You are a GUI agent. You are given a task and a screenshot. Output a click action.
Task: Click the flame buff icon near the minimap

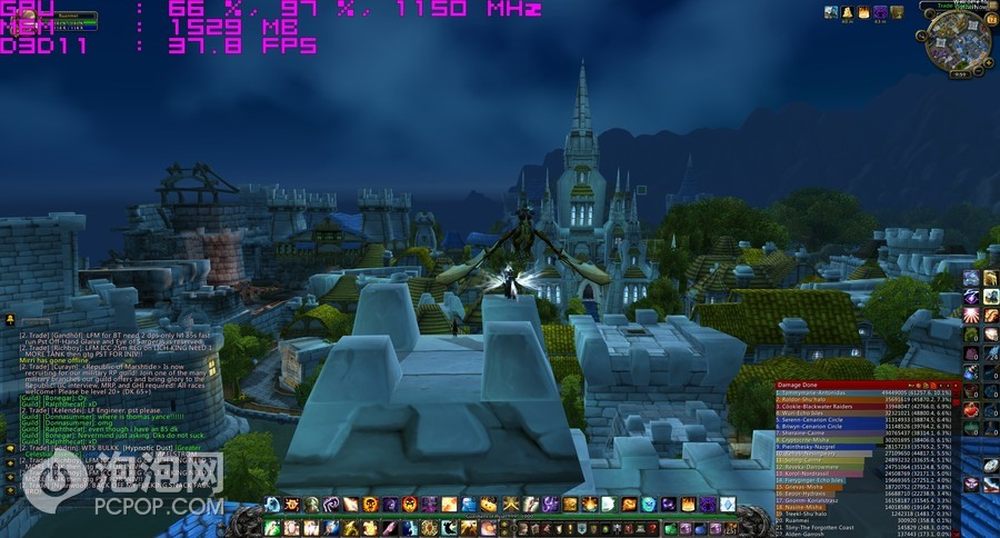(x=863, y=12)
